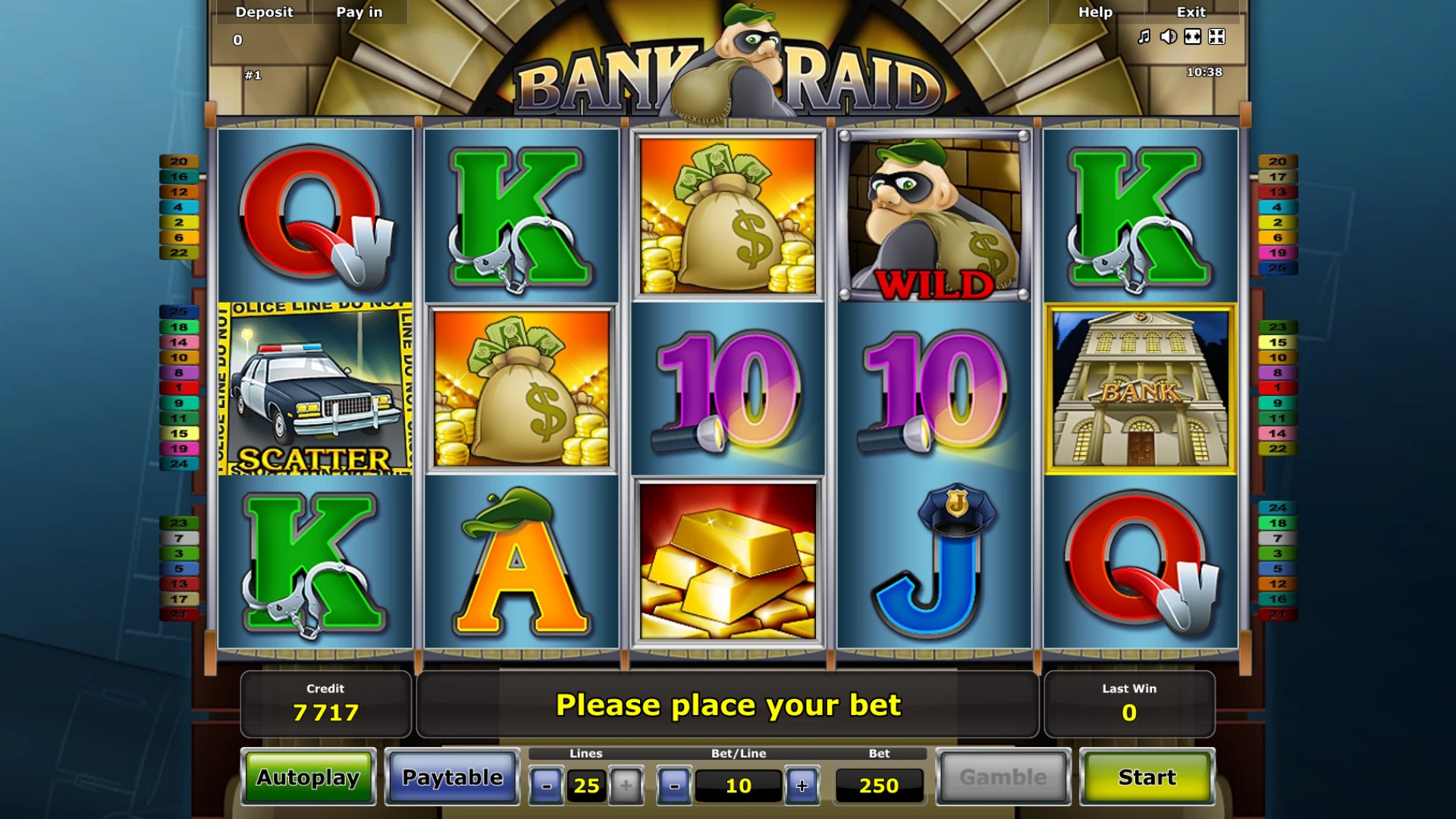
Task: Spin the reels with Start
Action: pos(1147,777)
